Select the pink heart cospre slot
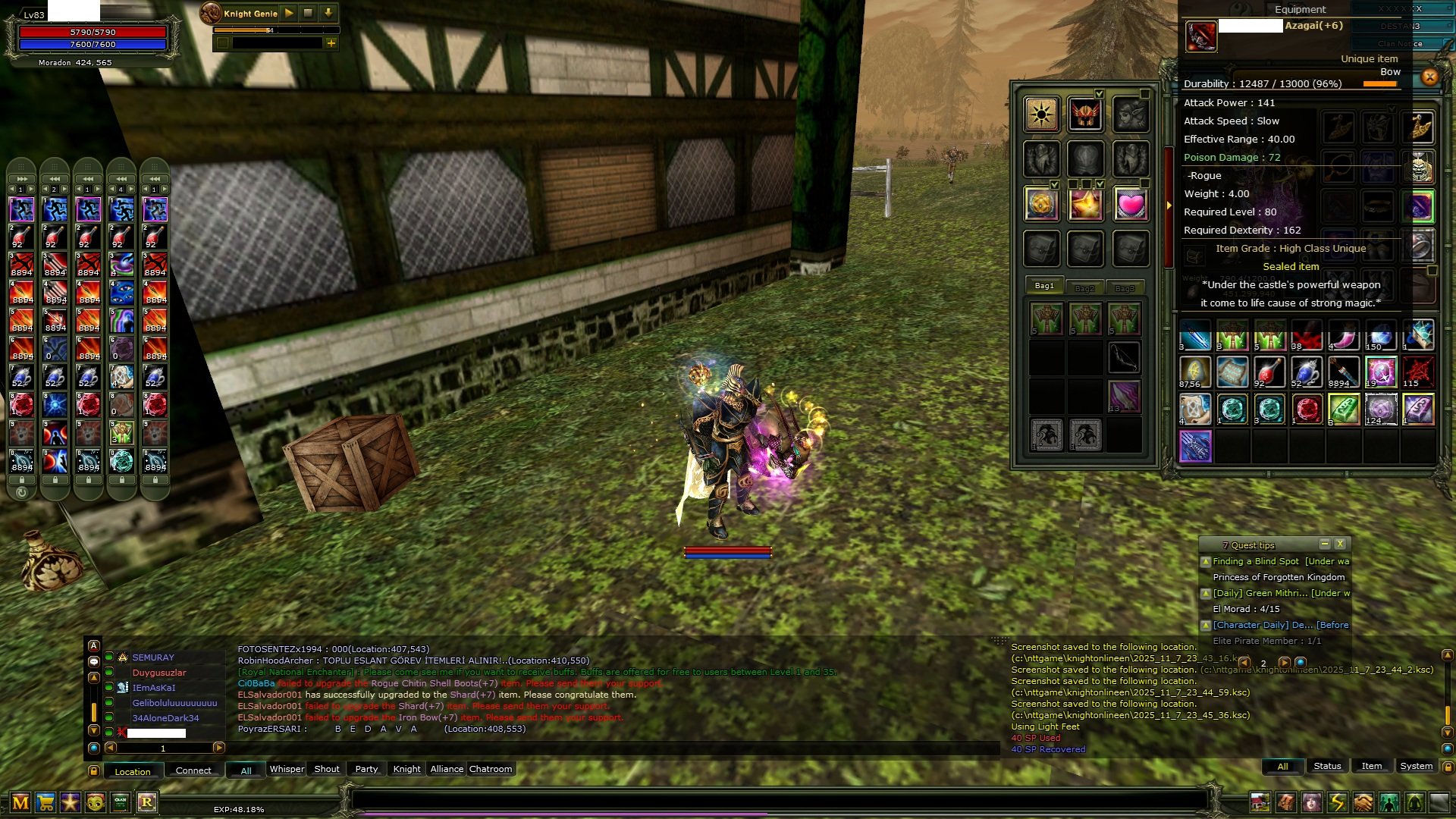The height and width of the screenshot is (819, 1456). [x=1130, y=204]
